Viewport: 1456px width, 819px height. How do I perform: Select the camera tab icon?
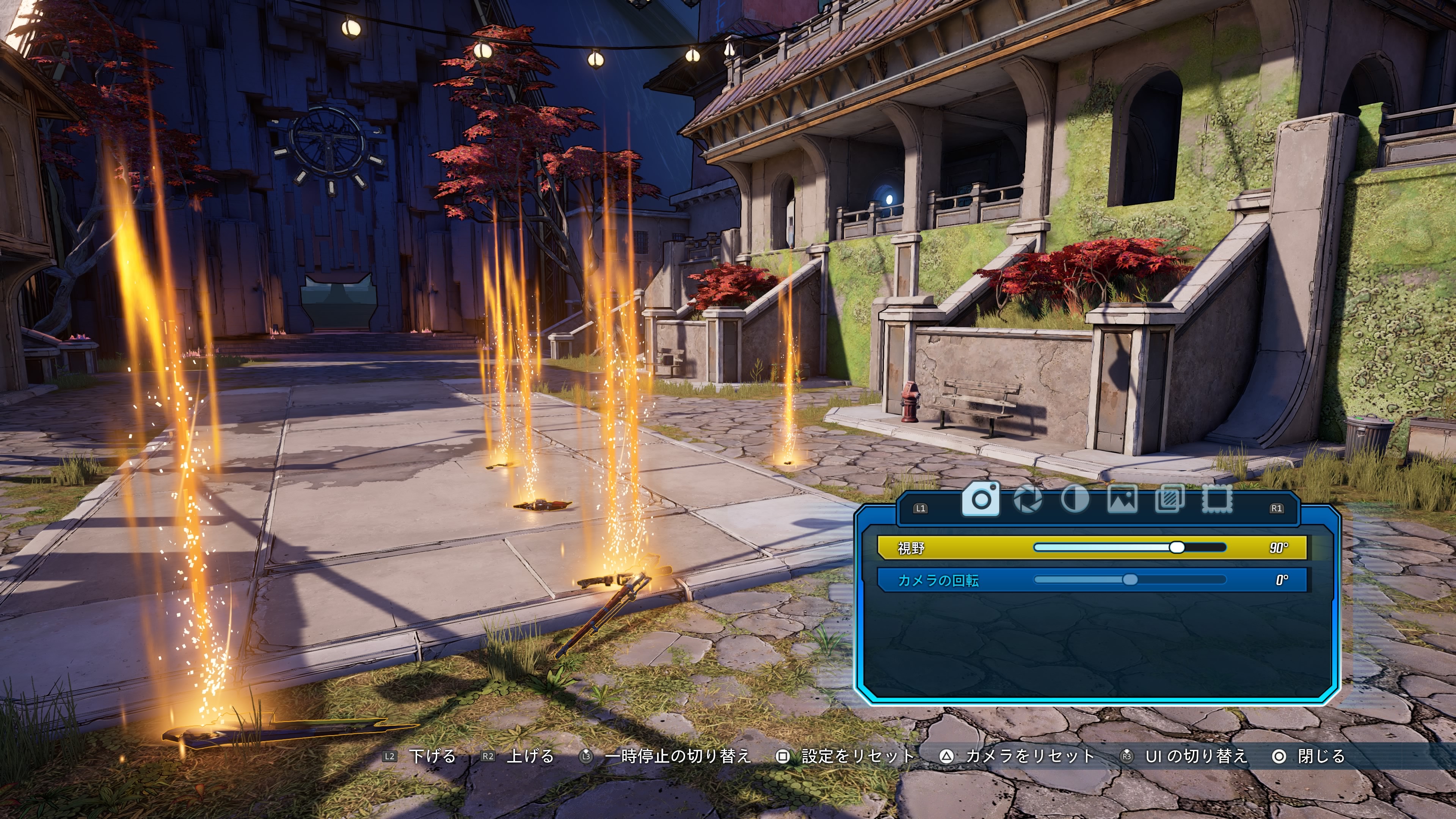(x=981, y=499)
